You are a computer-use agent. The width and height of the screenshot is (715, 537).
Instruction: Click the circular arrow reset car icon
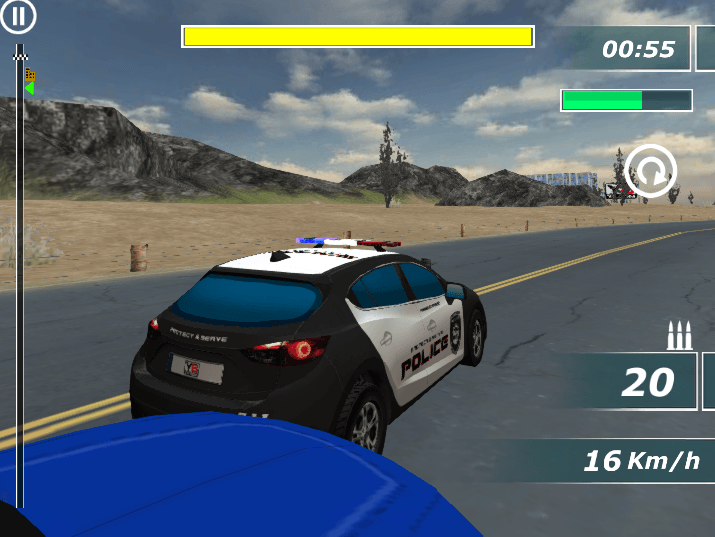tap(651, 172)
